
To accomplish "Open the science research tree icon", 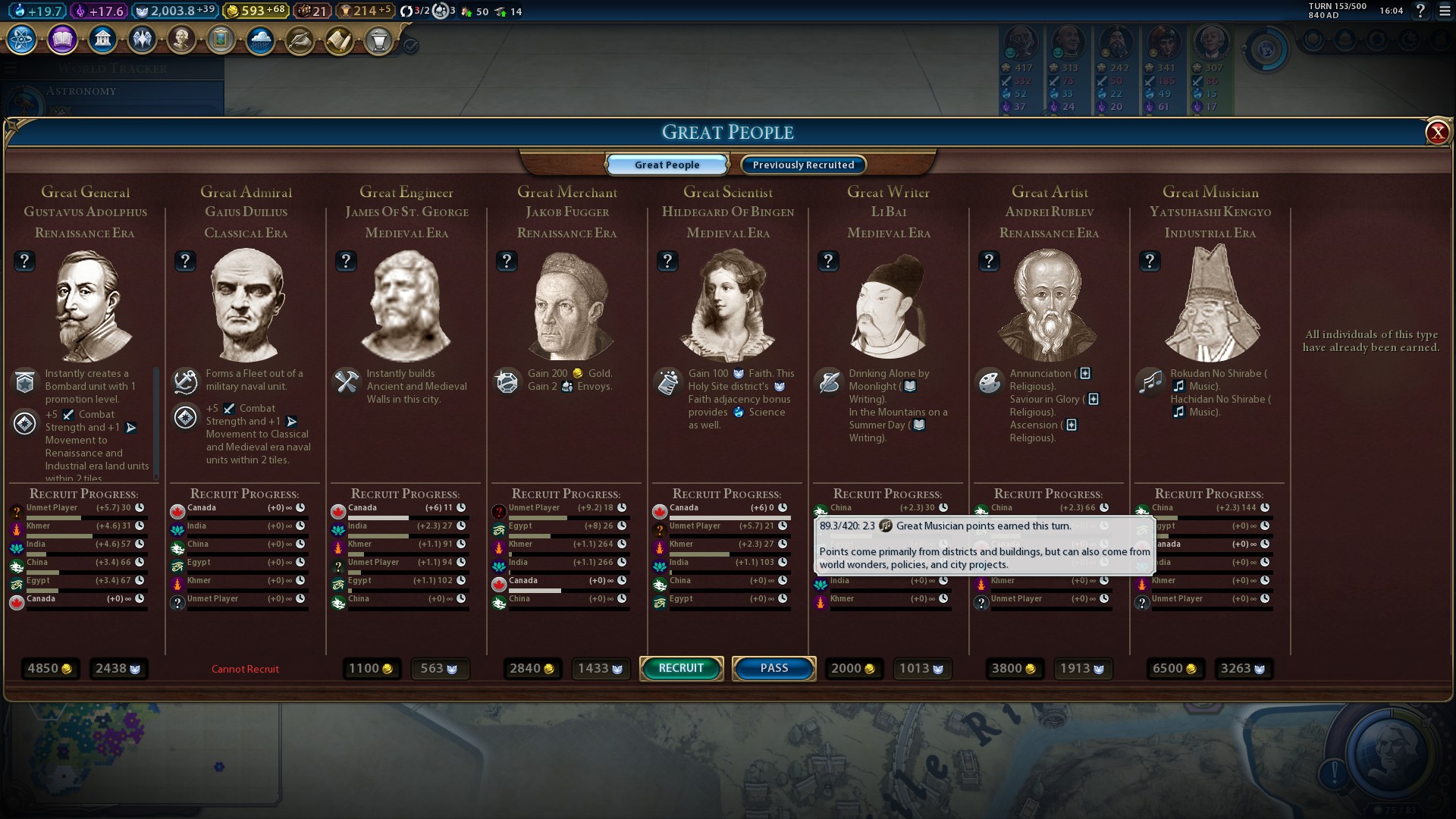I will pos(22,39).
